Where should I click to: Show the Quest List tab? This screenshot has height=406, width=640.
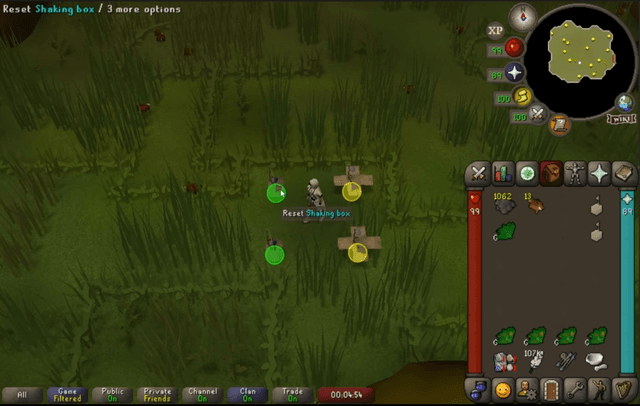tap(526, 173)
